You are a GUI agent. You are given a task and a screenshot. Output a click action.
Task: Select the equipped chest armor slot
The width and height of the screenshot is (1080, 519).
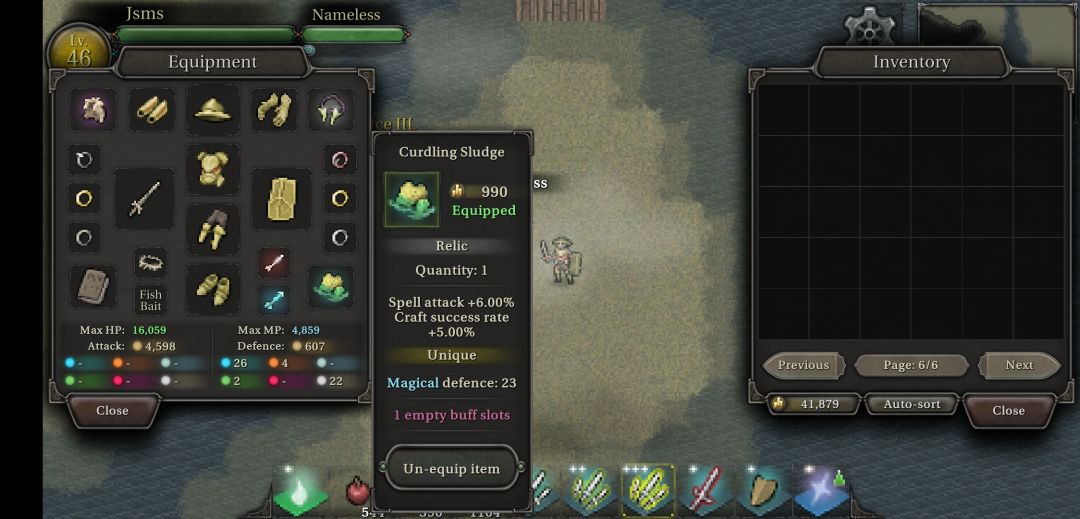click(213, 168)
